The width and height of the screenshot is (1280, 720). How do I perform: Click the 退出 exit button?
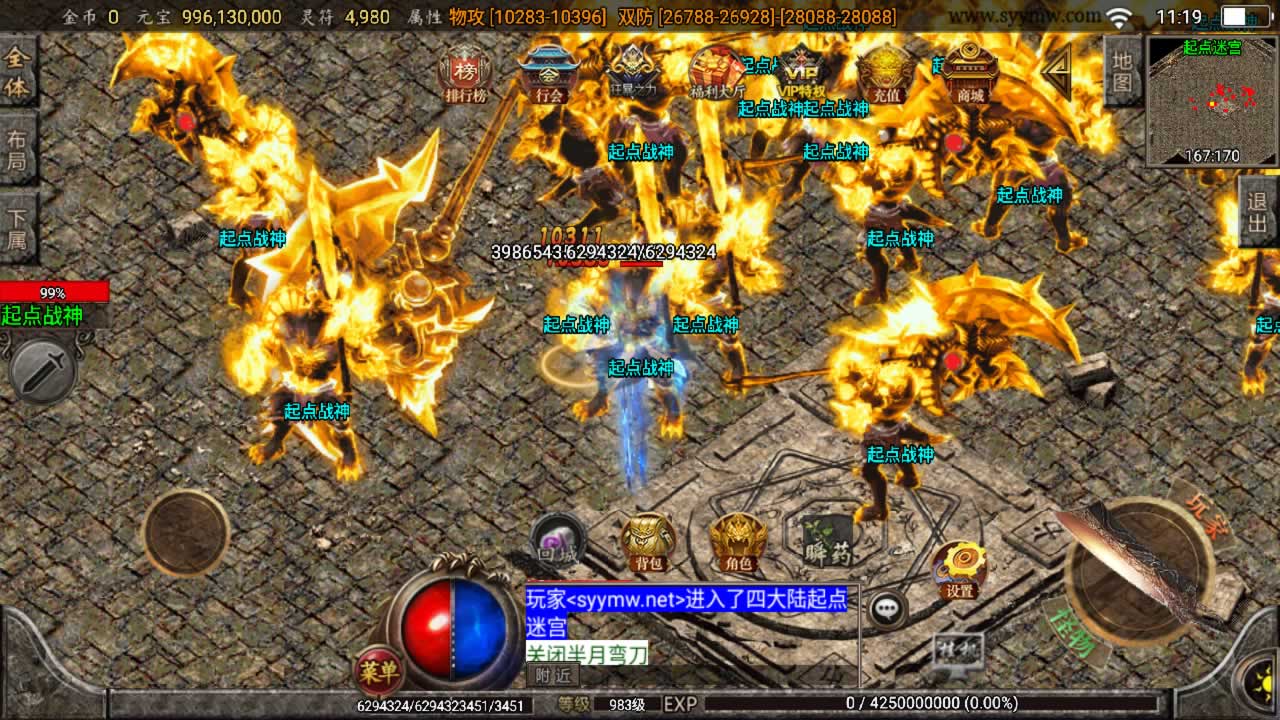[1258, 212]
